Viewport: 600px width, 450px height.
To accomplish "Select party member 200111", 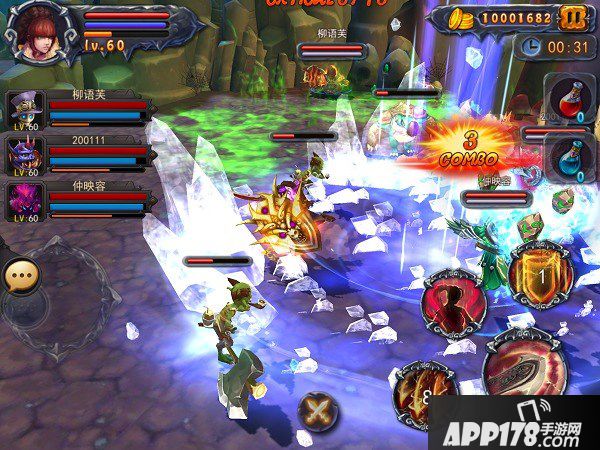I will pos(24,155).
